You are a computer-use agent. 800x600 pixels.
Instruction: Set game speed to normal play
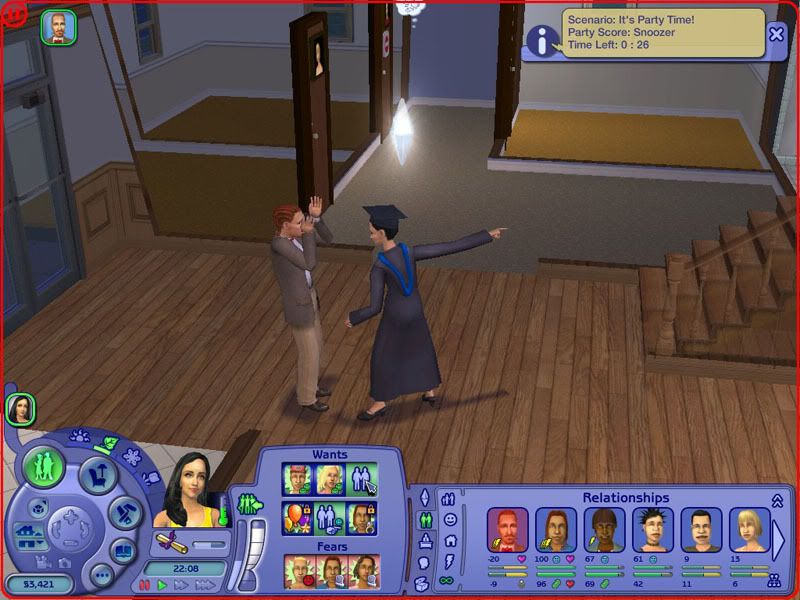tap(162, 585)
